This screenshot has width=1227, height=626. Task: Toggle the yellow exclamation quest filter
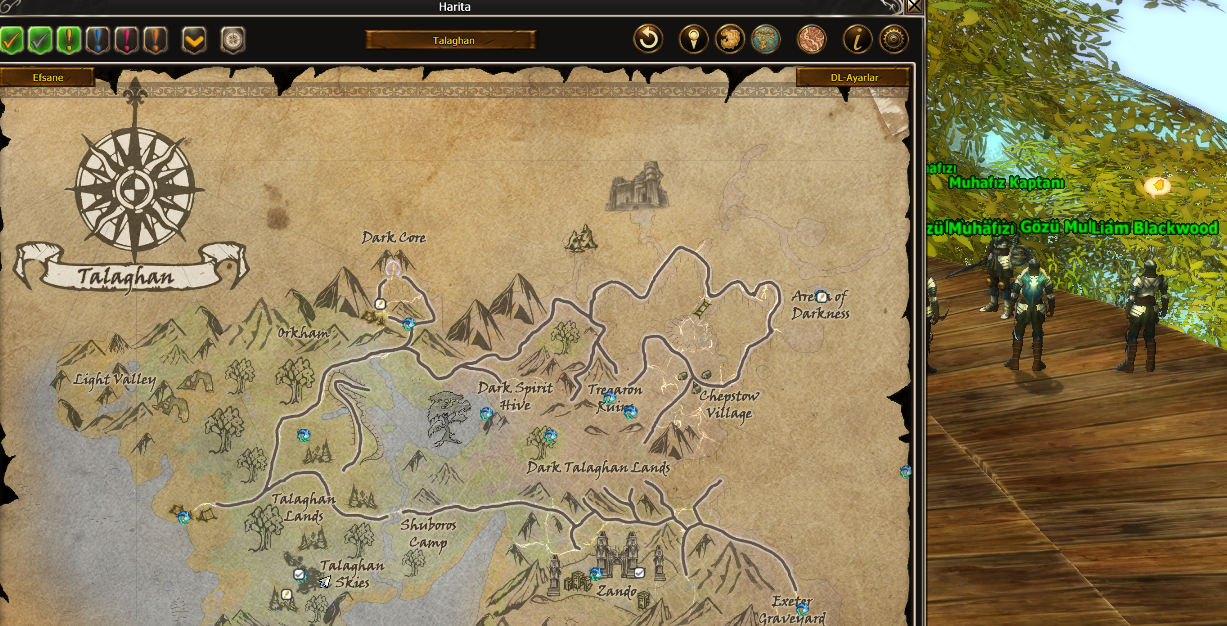(x=69, y=40)
